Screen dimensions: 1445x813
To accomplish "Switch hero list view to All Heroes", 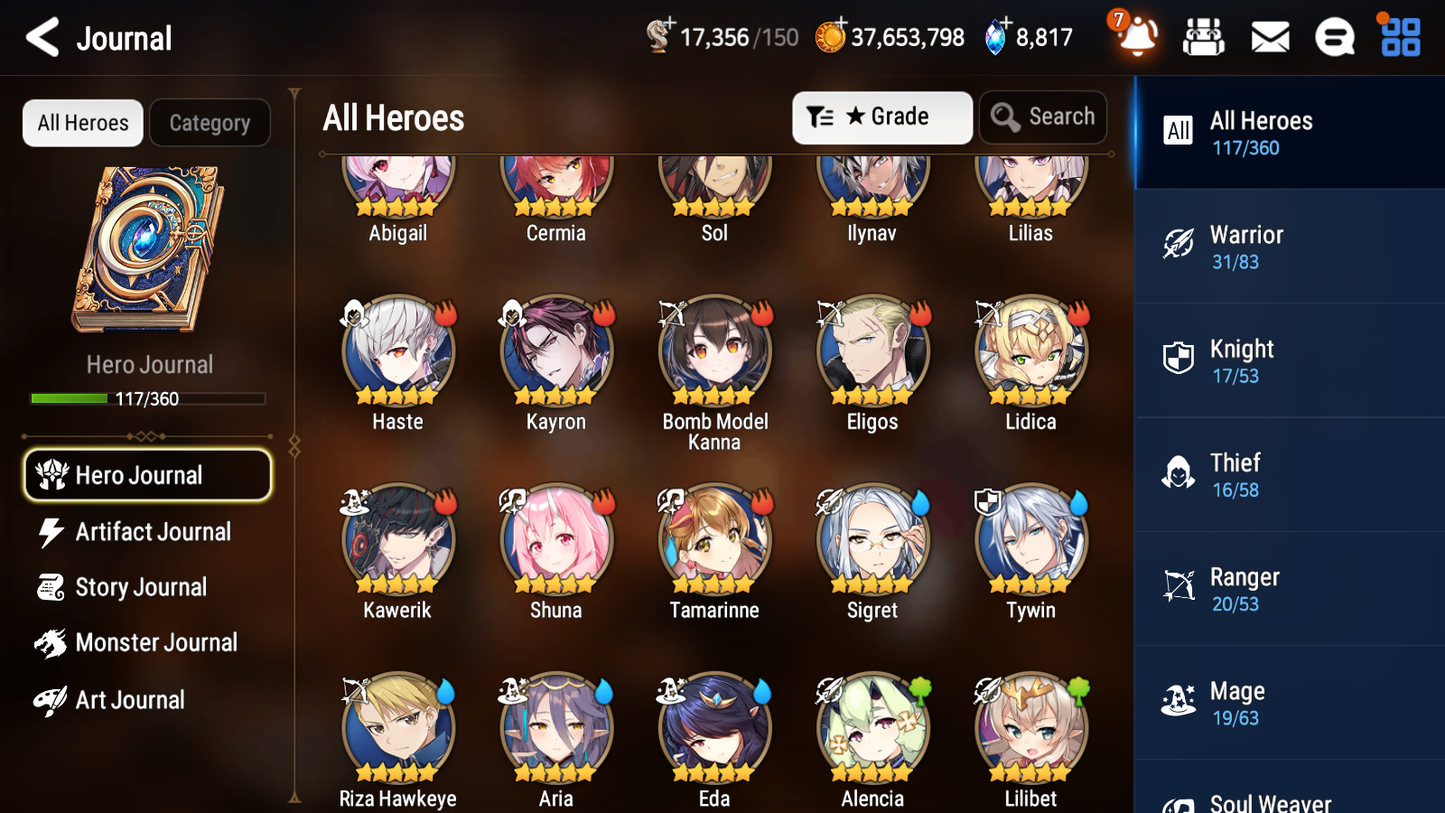I will click(82, 122).
